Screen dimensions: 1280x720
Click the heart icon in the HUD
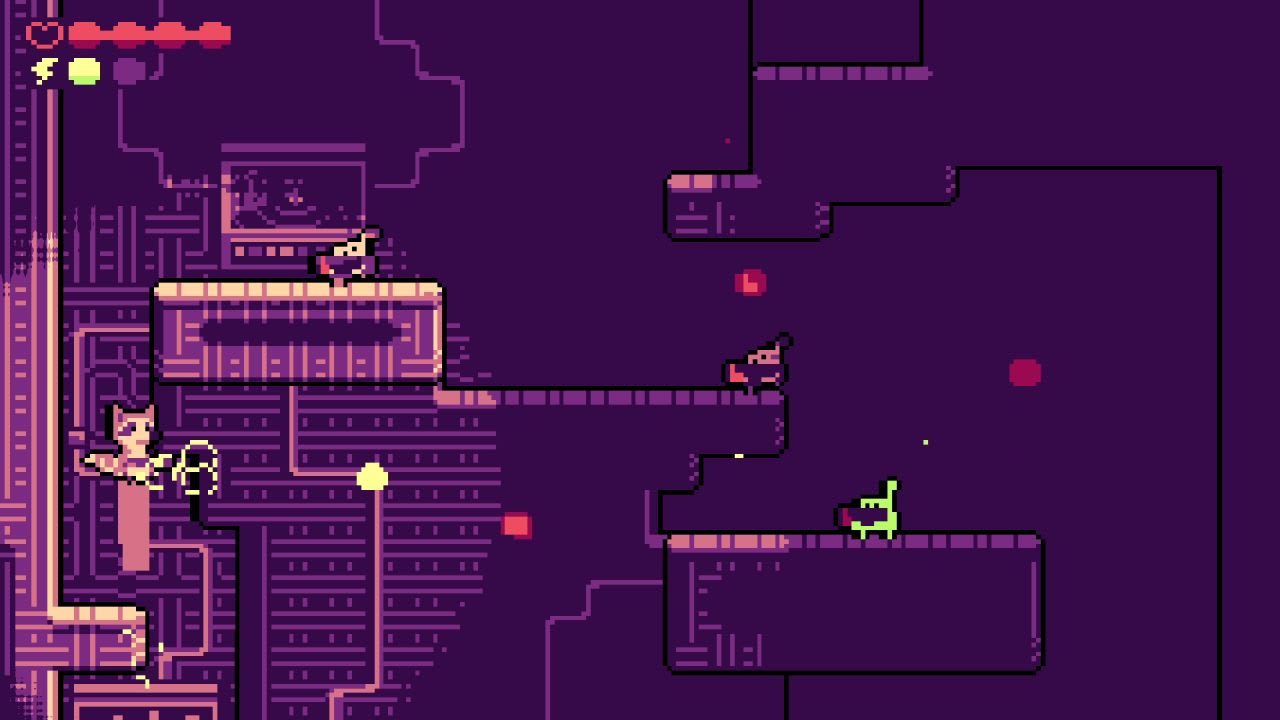pos(45,33)
